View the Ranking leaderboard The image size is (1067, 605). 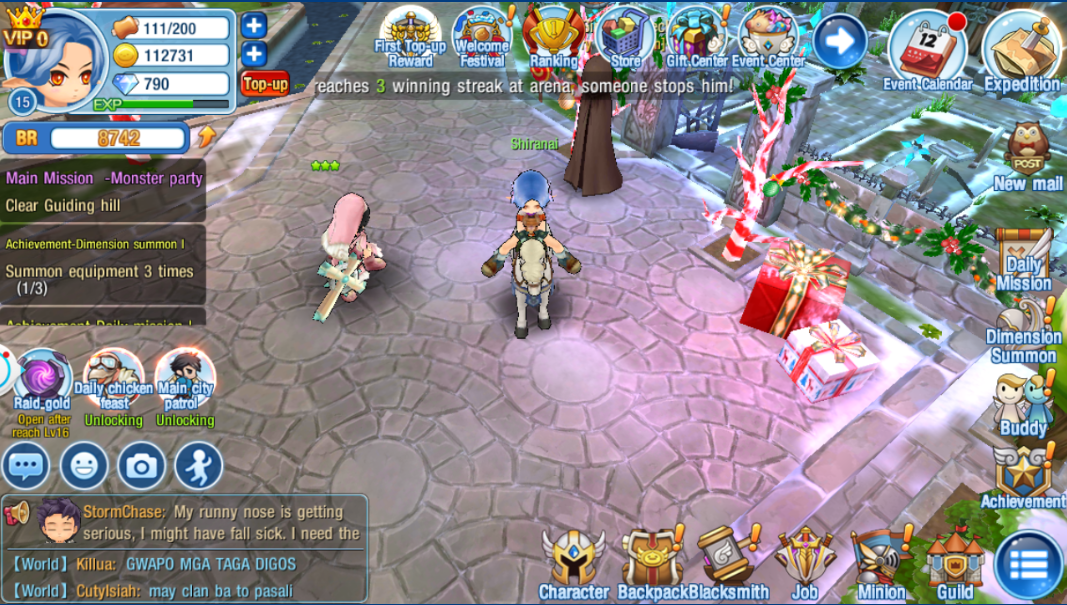(x=554, y=37)
